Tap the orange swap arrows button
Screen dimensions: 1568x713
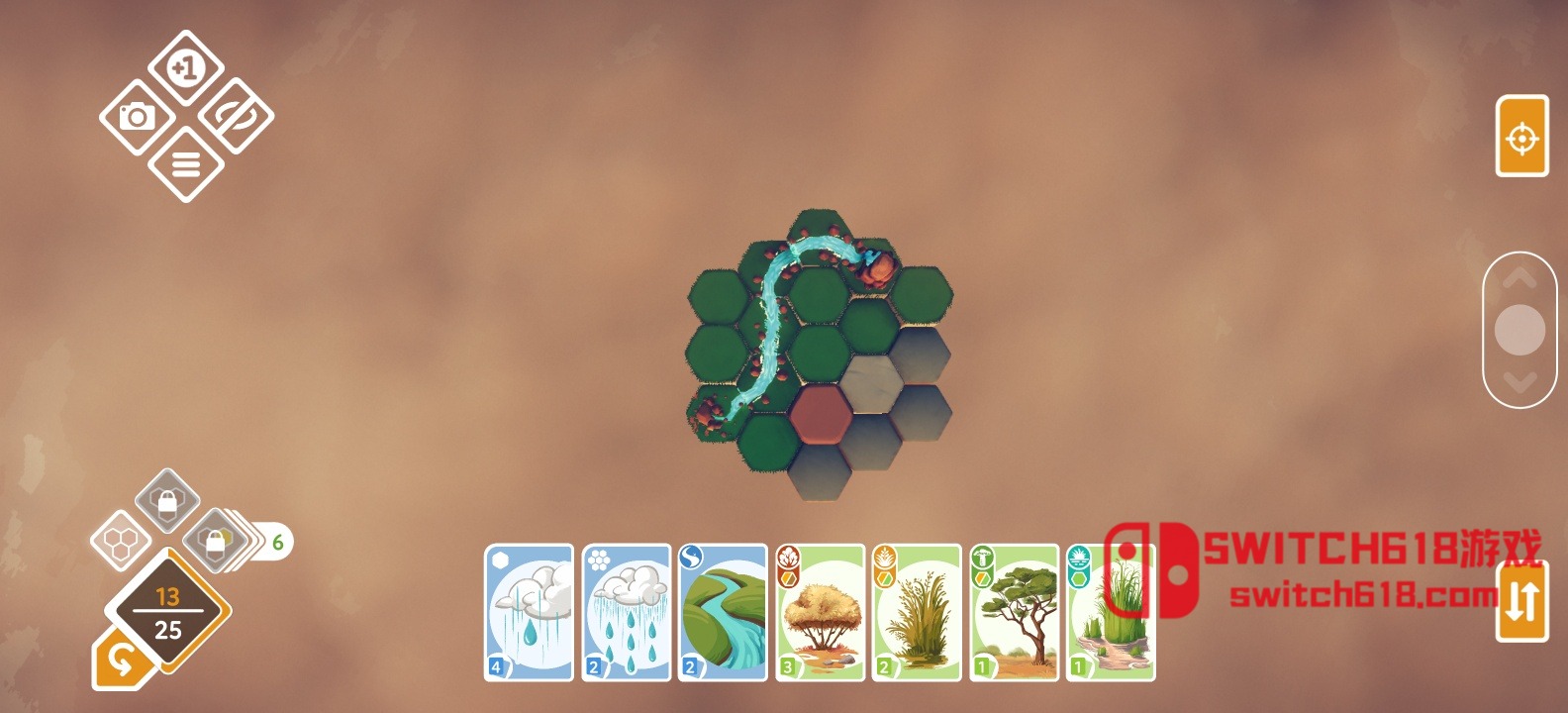[x=1521, y=600]
